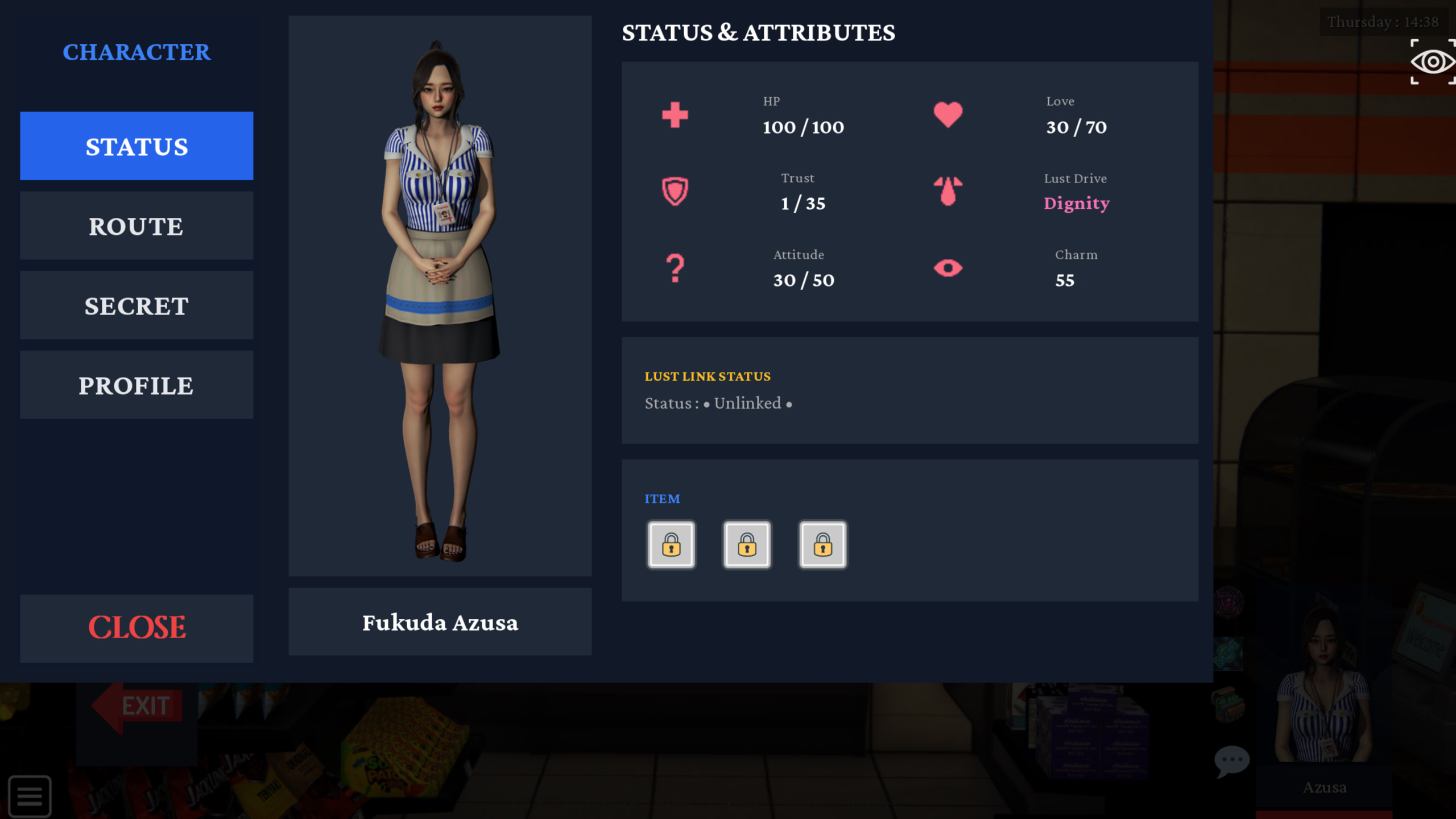Click the Lust Drive droplet icon
This screenshot has width=1456, height=819.
click(948, 191)
